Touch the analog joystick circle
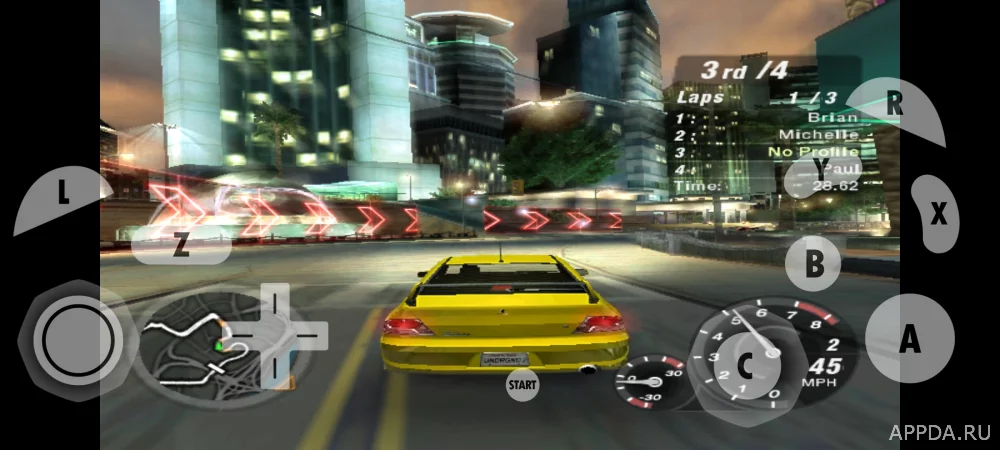 pyautogui.click(x=78, y=340)
